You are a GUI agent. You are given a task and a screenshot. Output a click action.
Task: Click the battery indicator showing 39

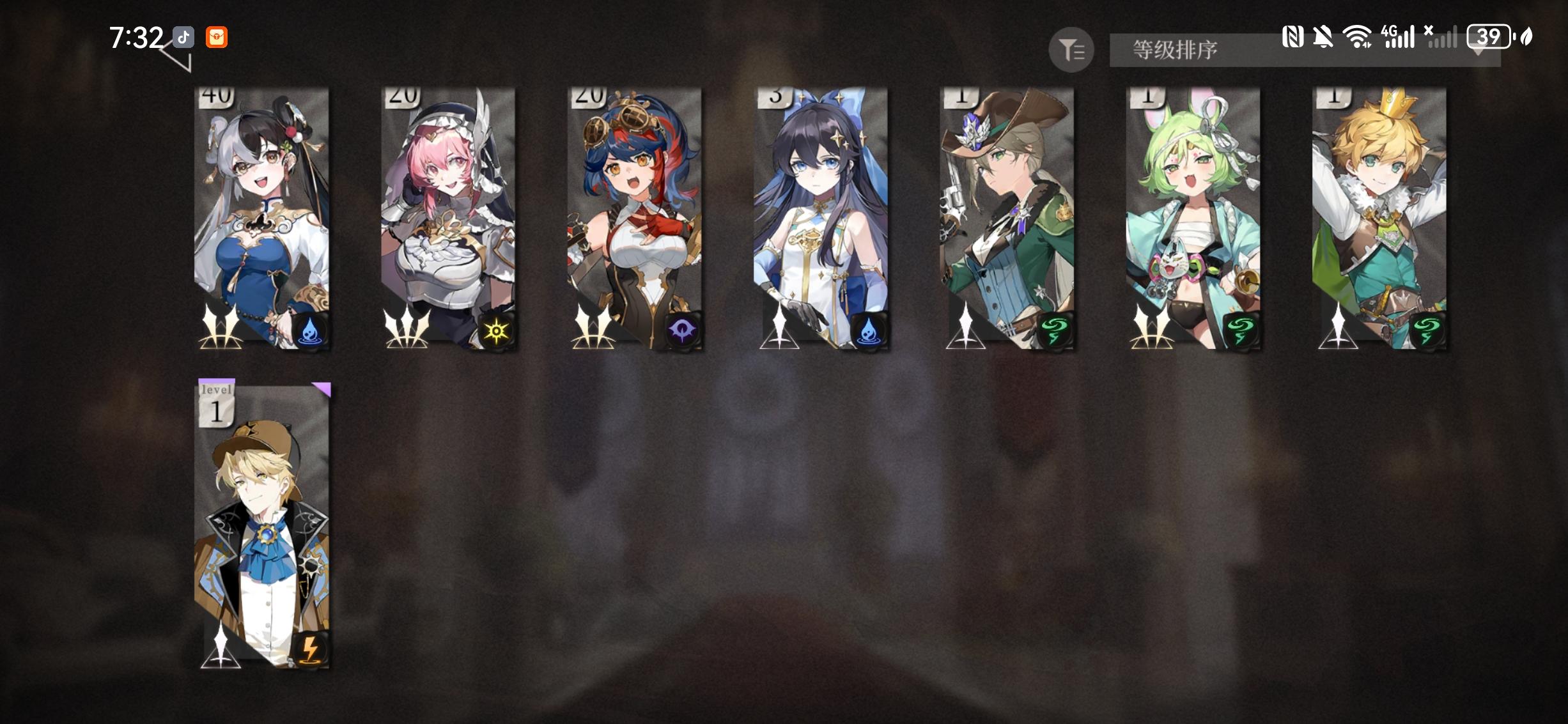tap(1489, 38)
